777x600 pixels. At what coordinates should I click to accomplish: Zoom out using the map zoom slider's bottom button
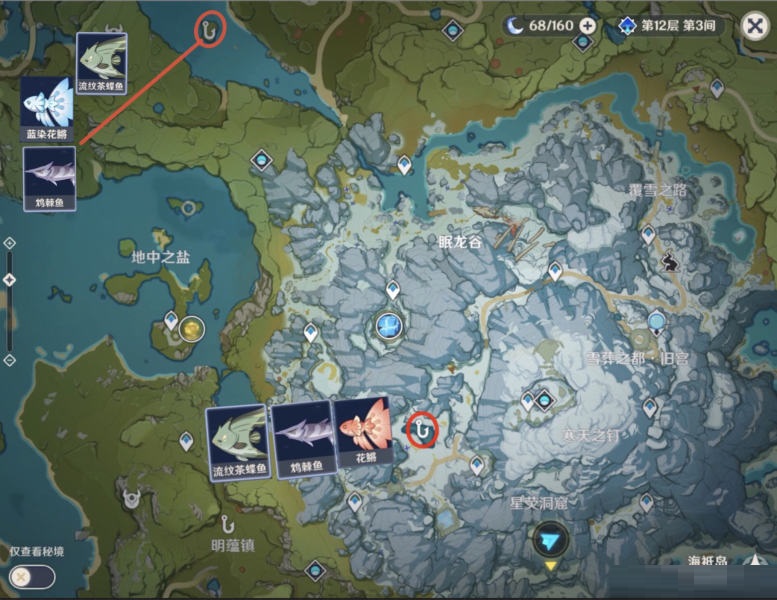pyautogui.click(x=9, y=360)
